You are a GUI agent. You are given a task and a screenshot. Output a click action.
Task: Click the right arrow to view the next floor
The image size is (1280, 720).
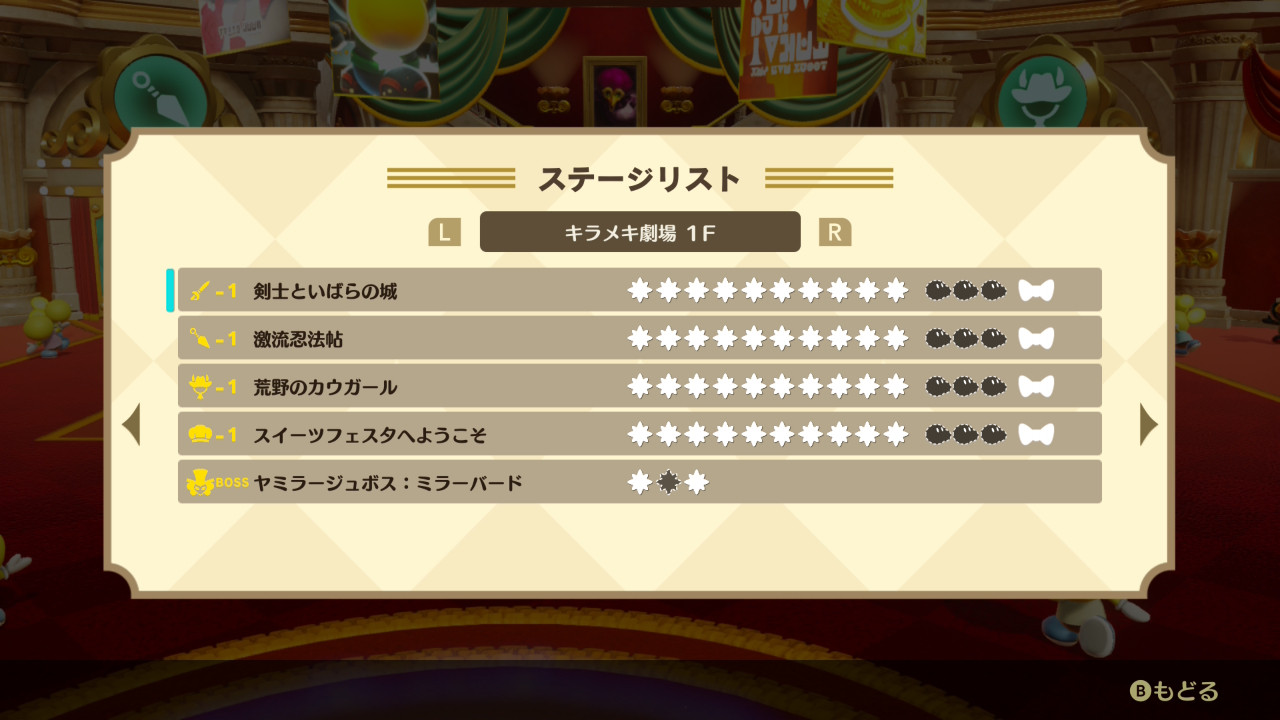pyautogui.click(x=1149, y=425)
